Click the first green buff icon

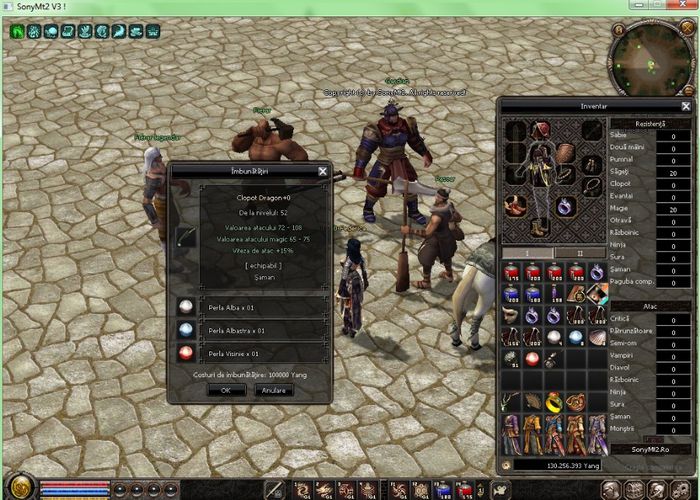[18, 32]
